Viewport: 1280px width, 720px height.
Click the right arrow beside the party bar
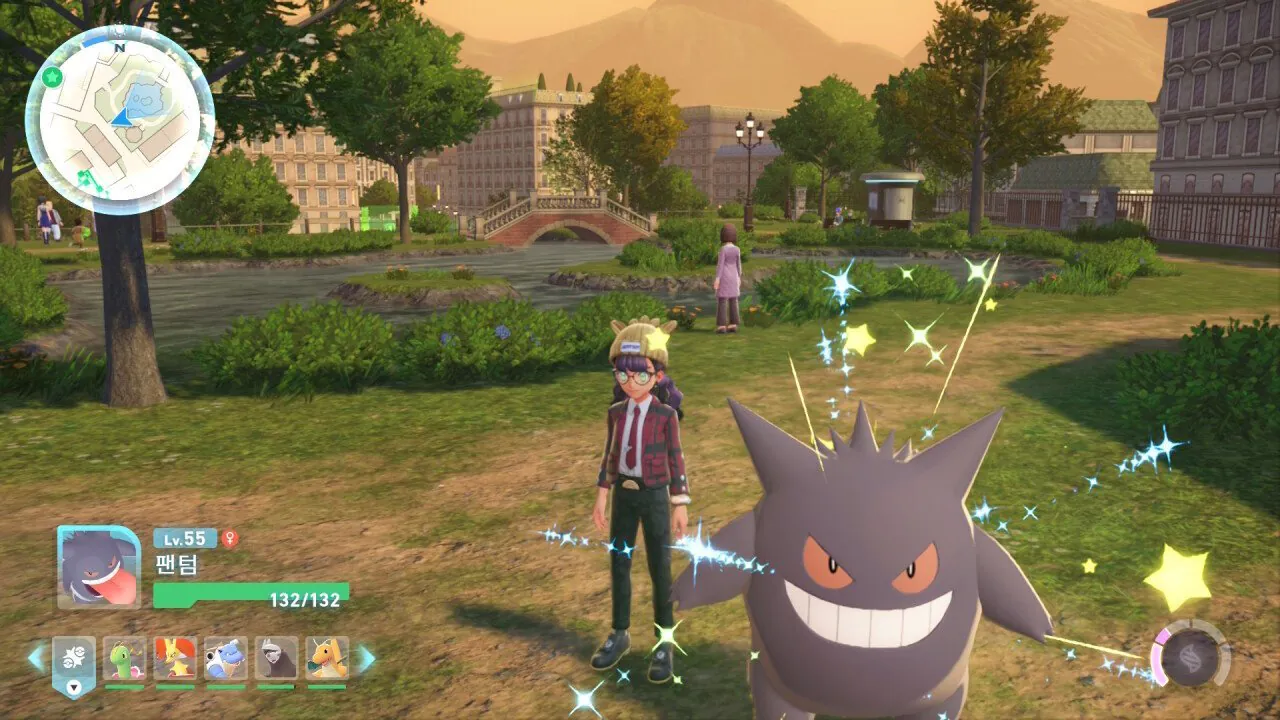(366, 658)
